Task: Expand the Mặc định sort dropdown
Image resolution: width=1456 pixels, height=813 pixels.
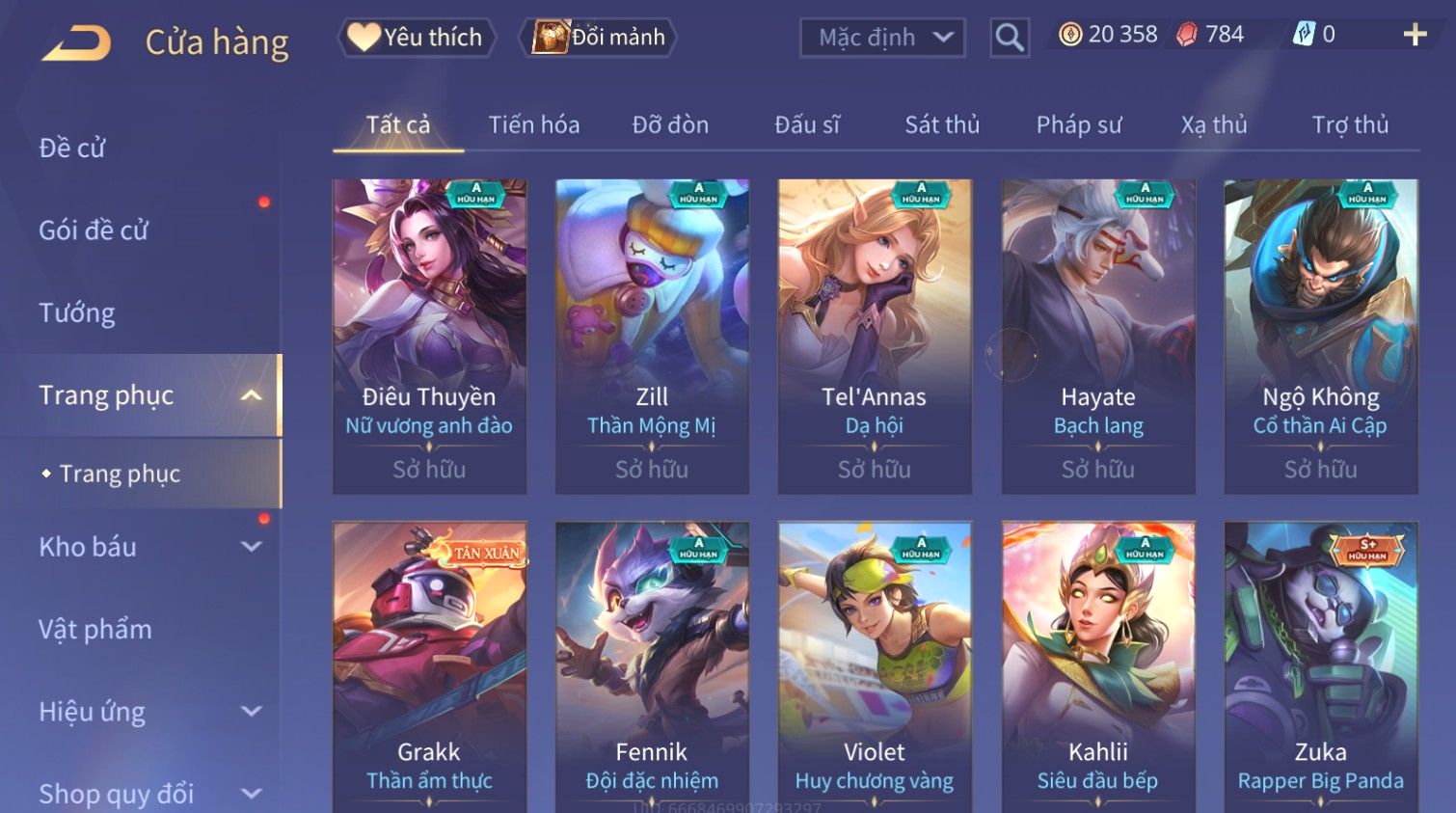Action: click(882, 38)
